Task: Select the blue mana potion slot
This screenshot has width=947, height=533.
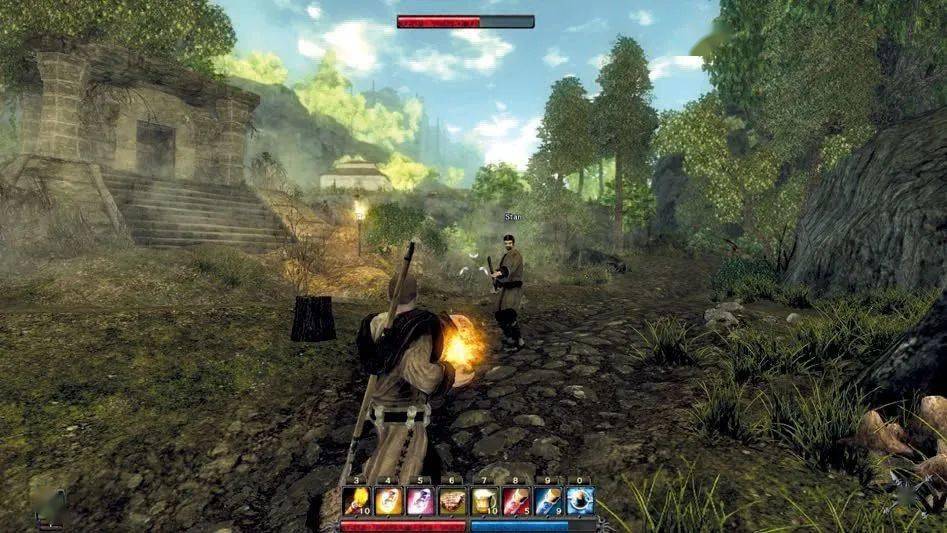Action: [548, 501]
